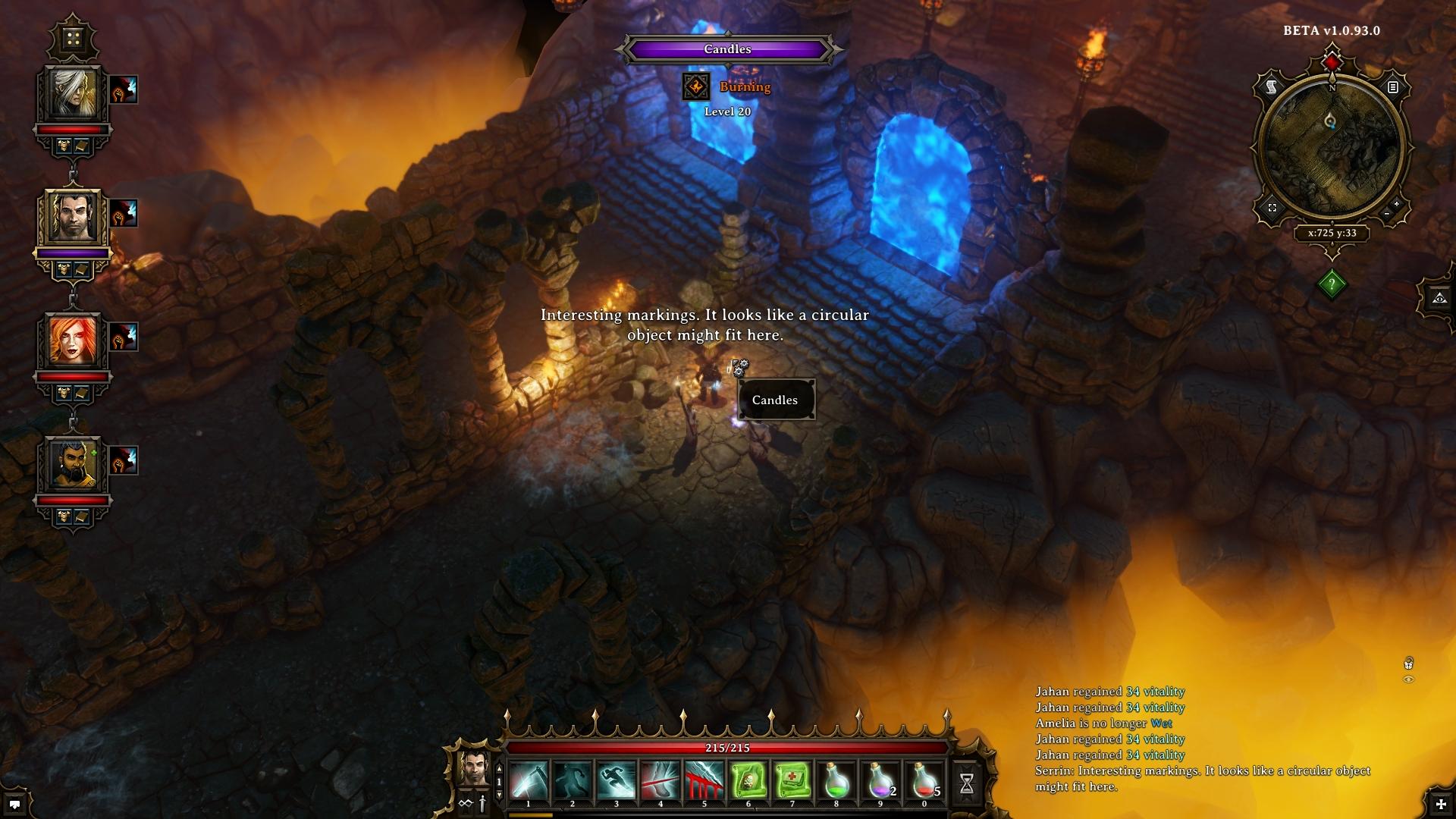Select the white-haired party member portrait
Image resolution: width=1456 pixels, height=819 pixels.
point(74,93)
